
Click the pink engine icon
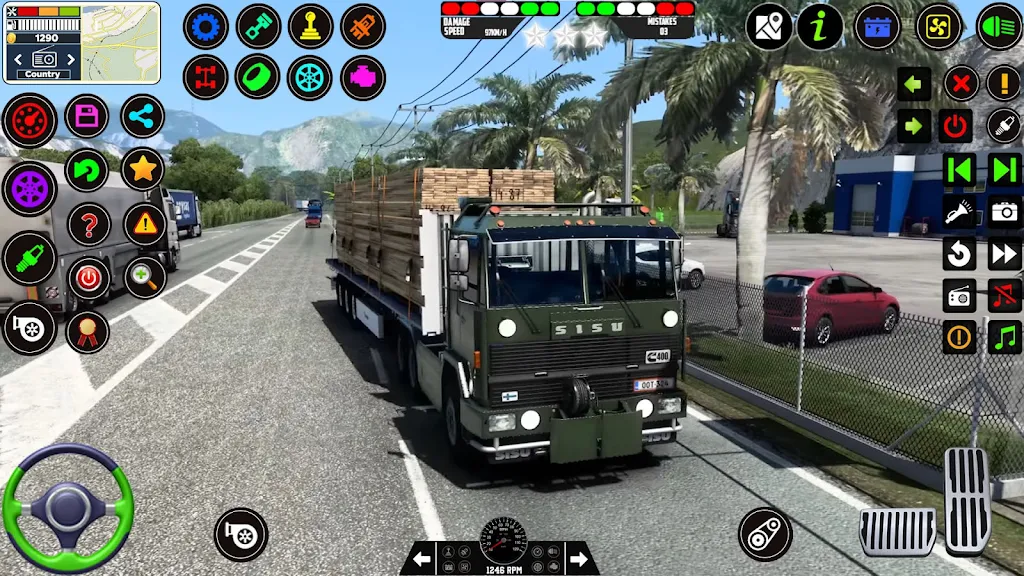[x=362, y=77]
